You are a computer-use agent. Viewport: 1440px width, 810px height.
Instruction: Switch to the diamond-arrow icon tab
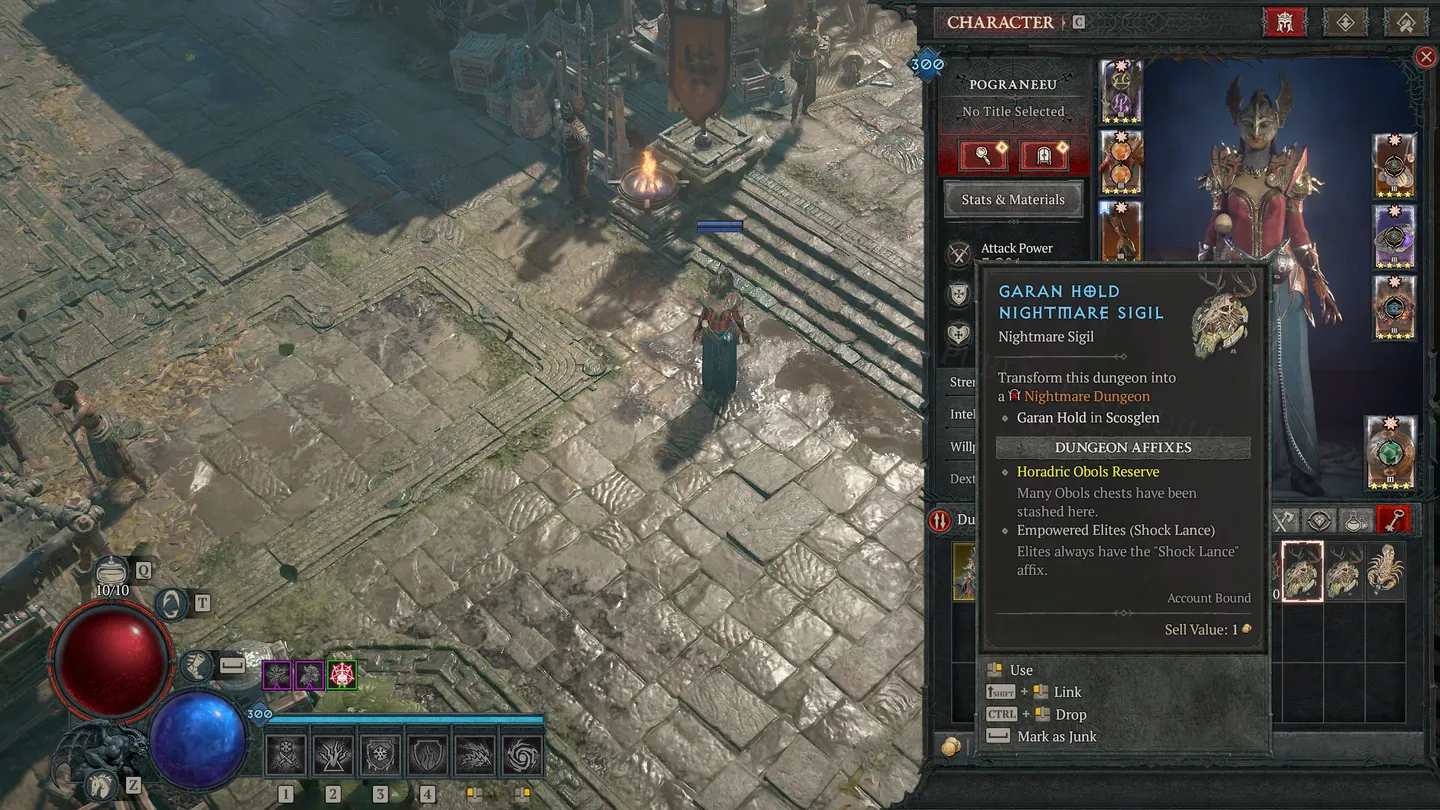[1345, 22]
